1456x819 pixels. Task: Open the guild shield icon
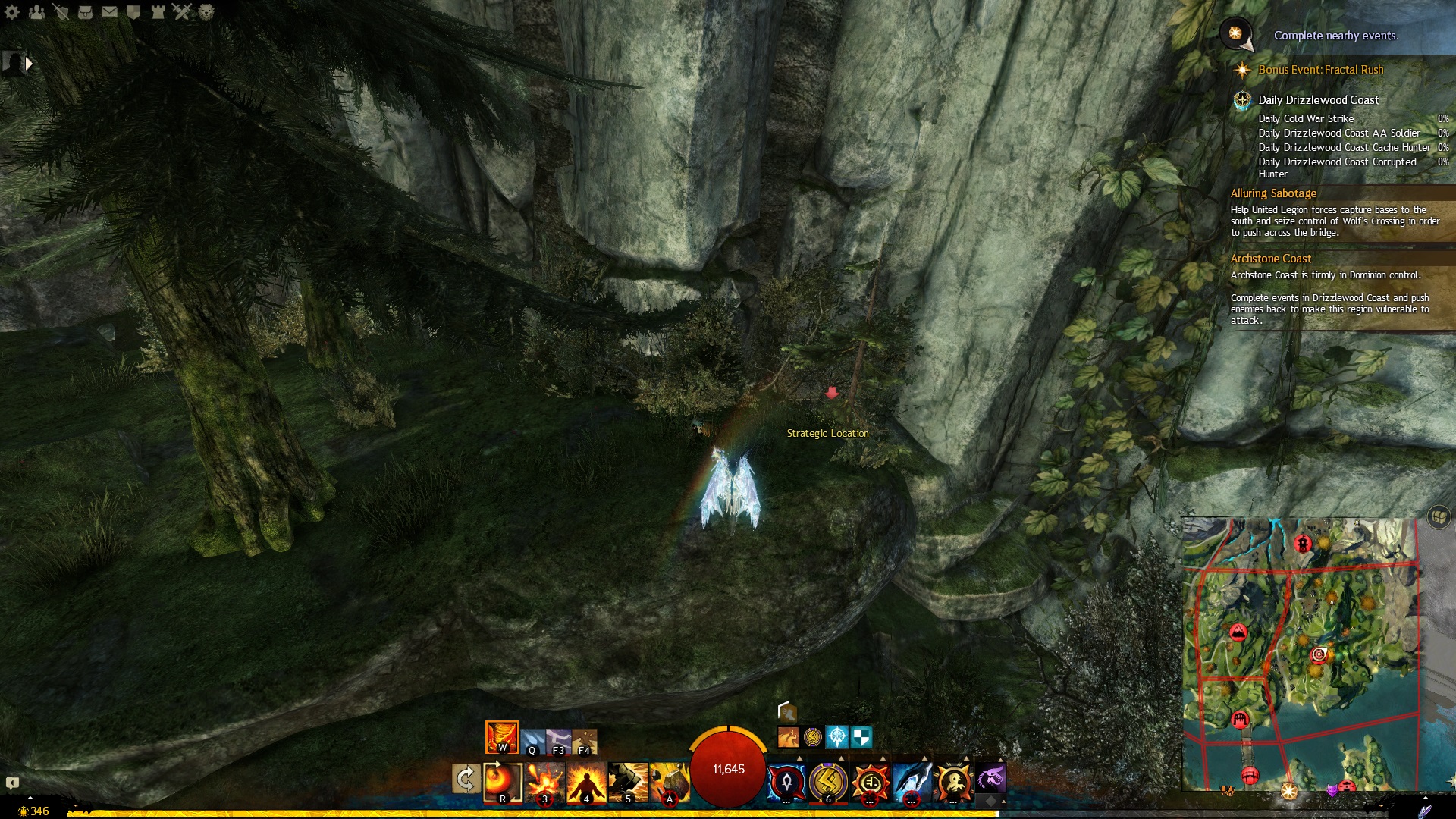click(x=133, y=12)
